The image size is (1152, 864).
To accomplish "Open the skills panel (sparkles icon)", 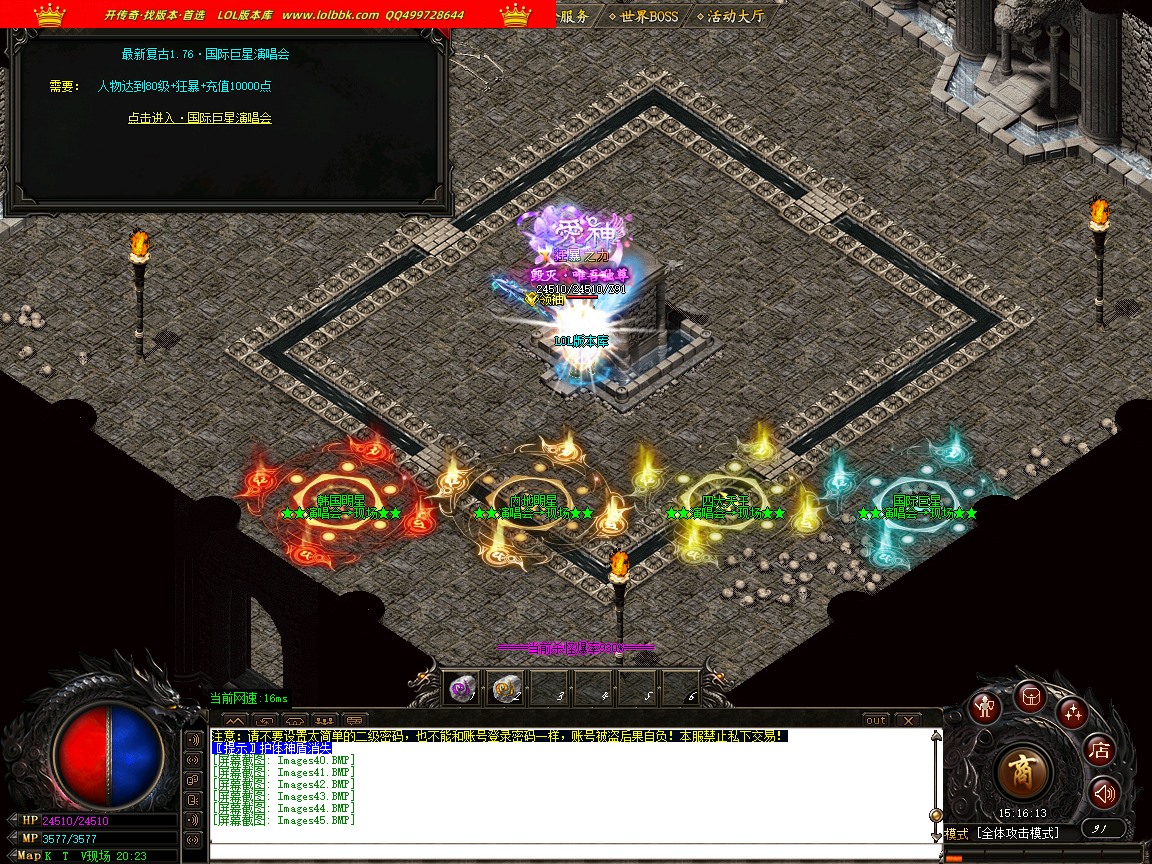I will [x=1073, y=712].
